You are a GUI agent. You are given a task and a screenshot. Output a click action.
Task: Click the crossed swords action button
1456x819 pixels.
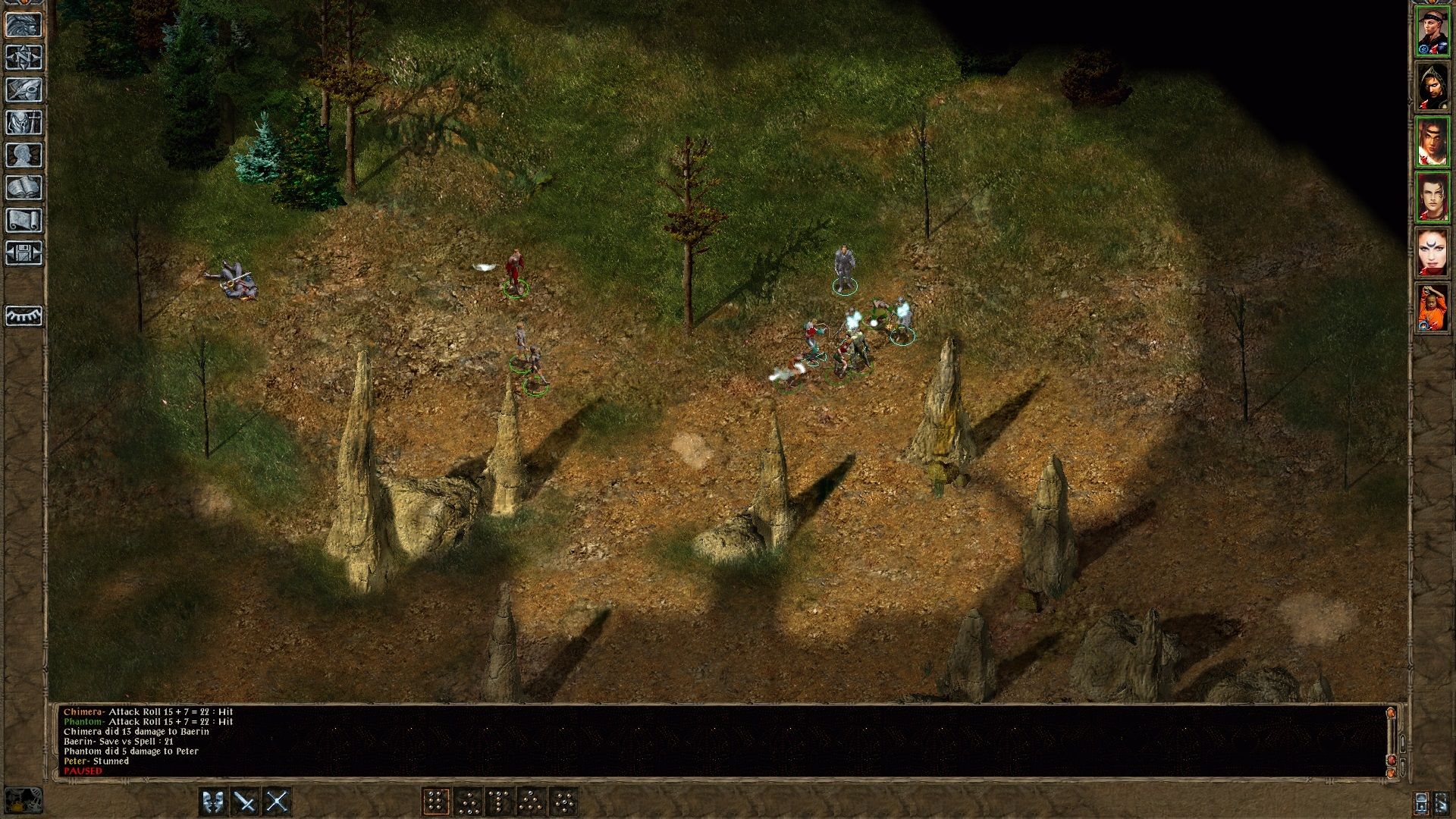tap(277, 802)
